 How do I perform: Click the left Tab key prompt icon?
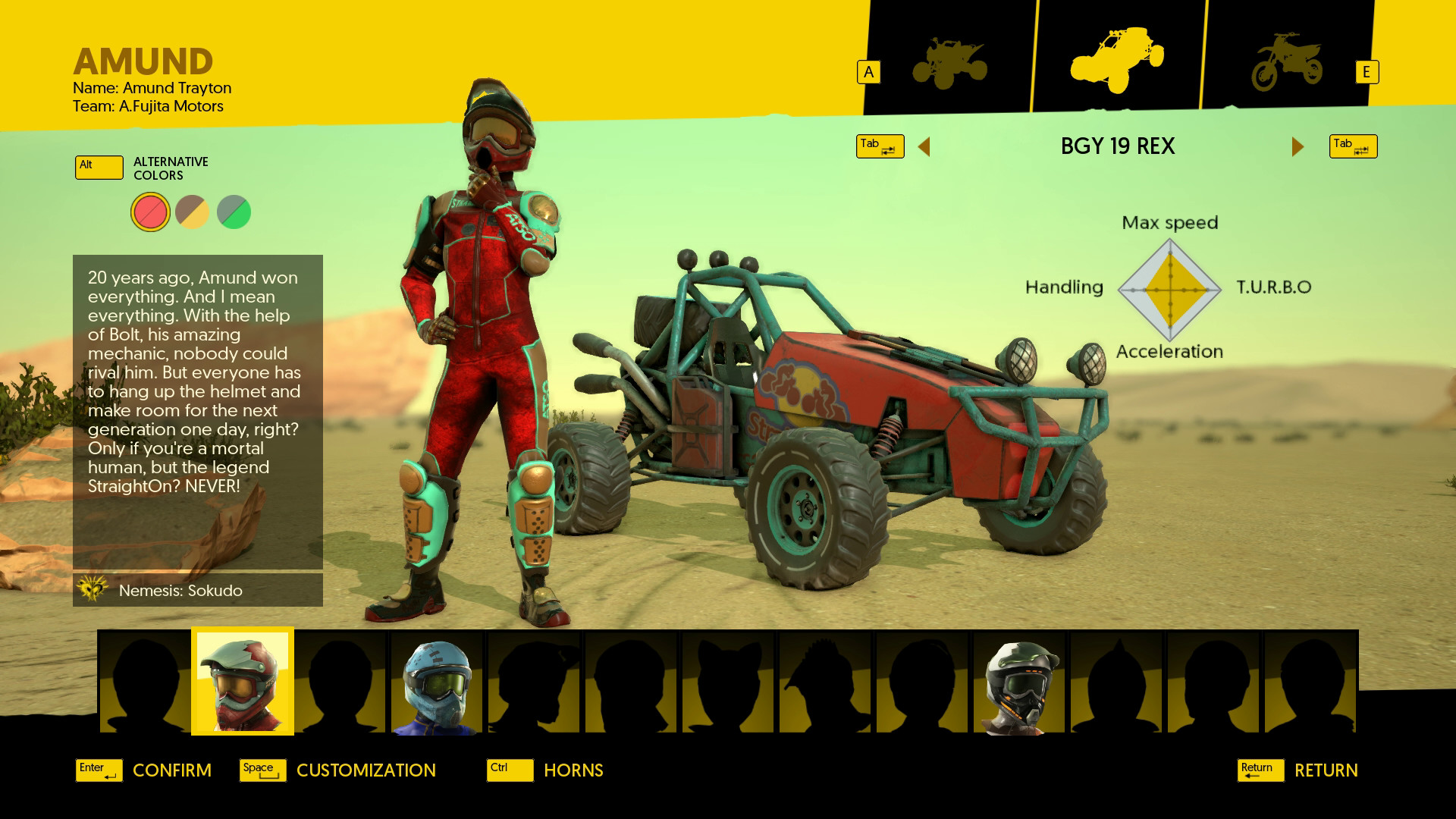click(880, 146)
